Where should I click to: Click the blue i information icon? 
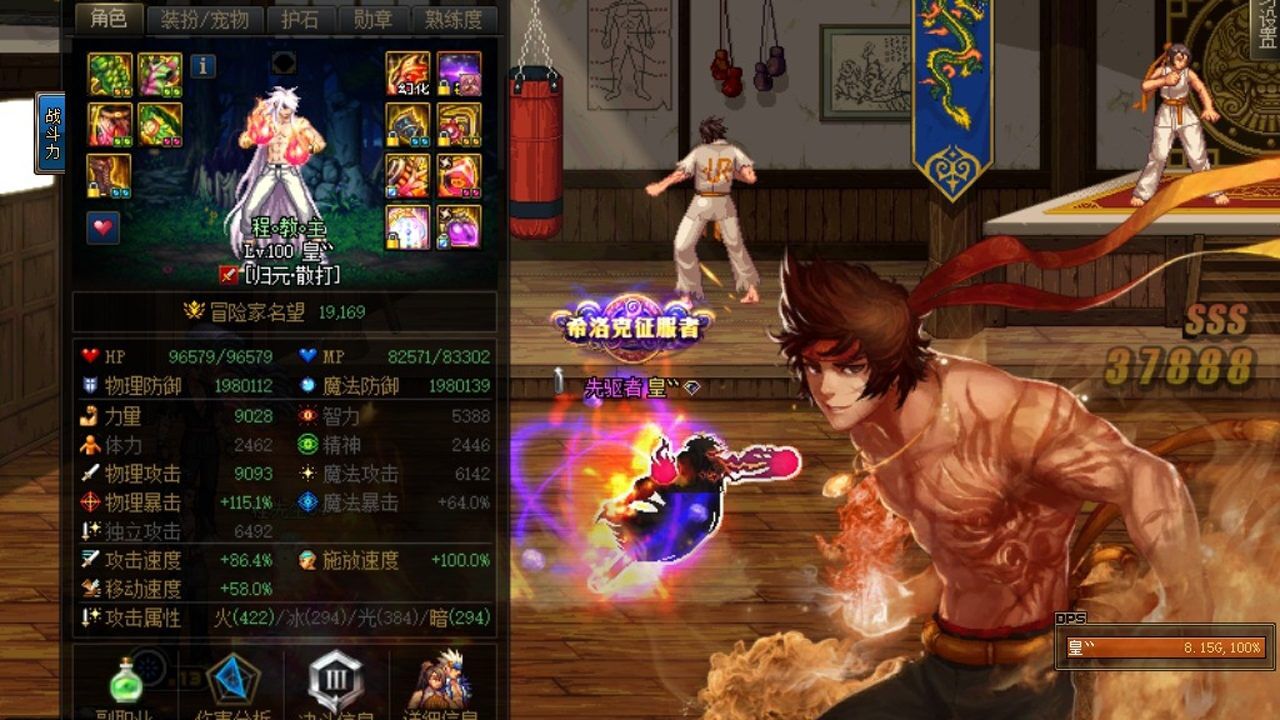click(202, 65)
